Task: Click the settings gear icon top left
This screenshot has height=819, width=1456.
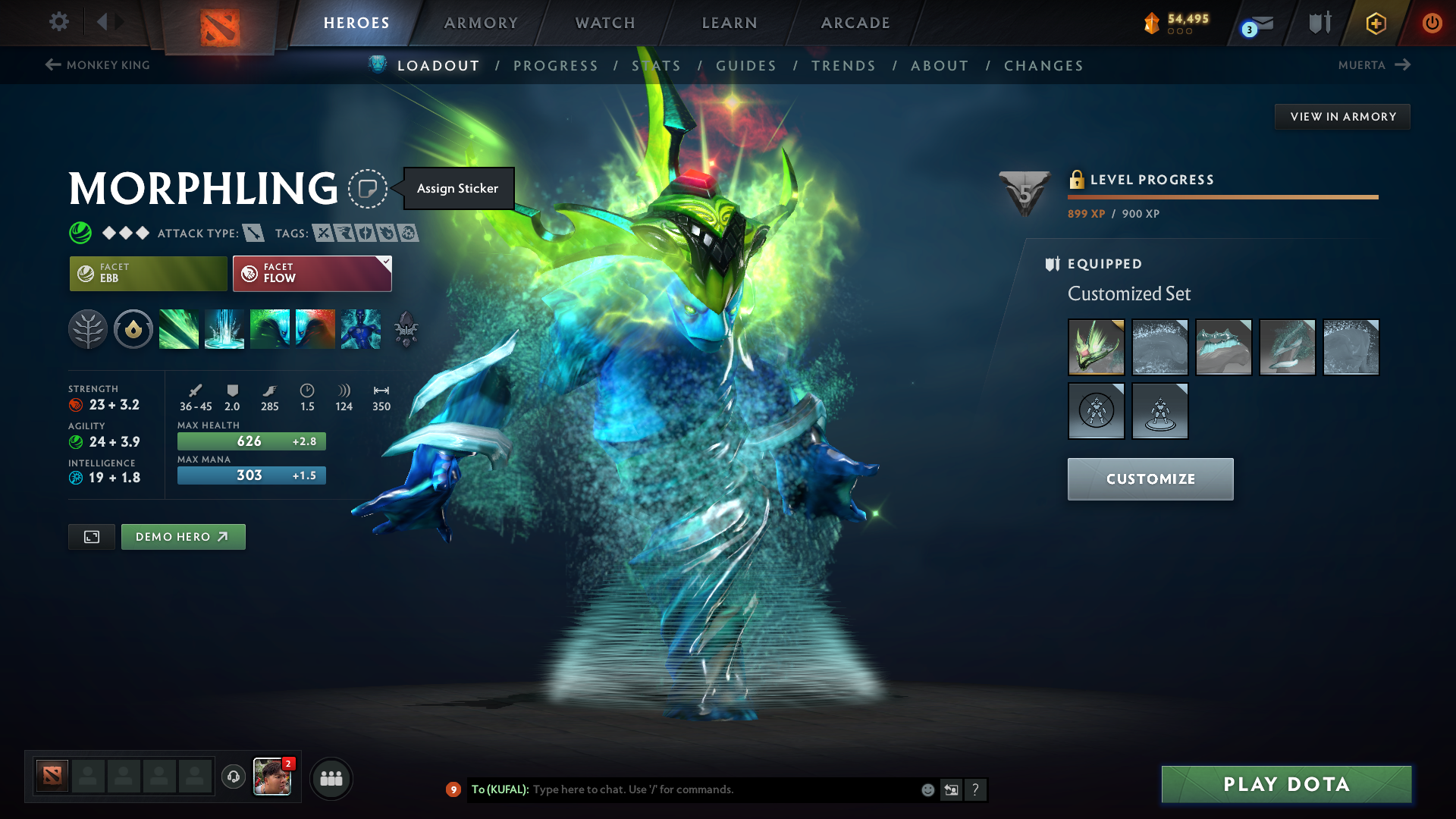Action: tap(58, 22)
